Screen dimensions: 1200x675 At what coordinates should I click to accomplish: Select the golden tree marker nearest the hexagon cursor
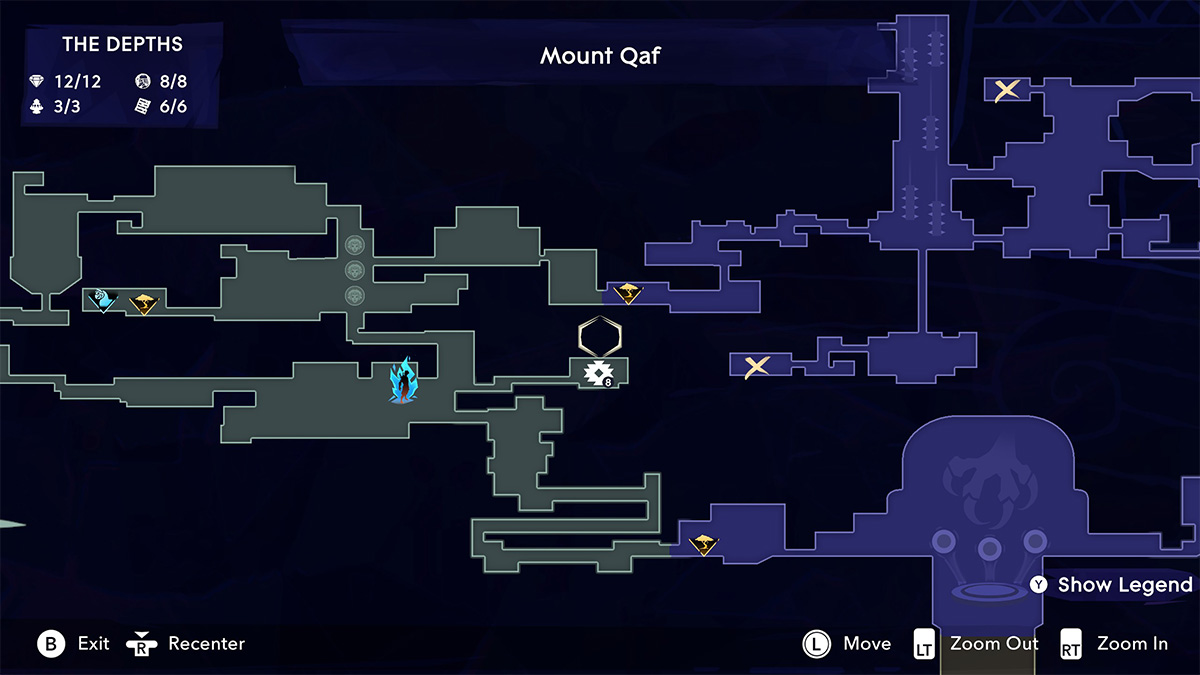(628, 293)
